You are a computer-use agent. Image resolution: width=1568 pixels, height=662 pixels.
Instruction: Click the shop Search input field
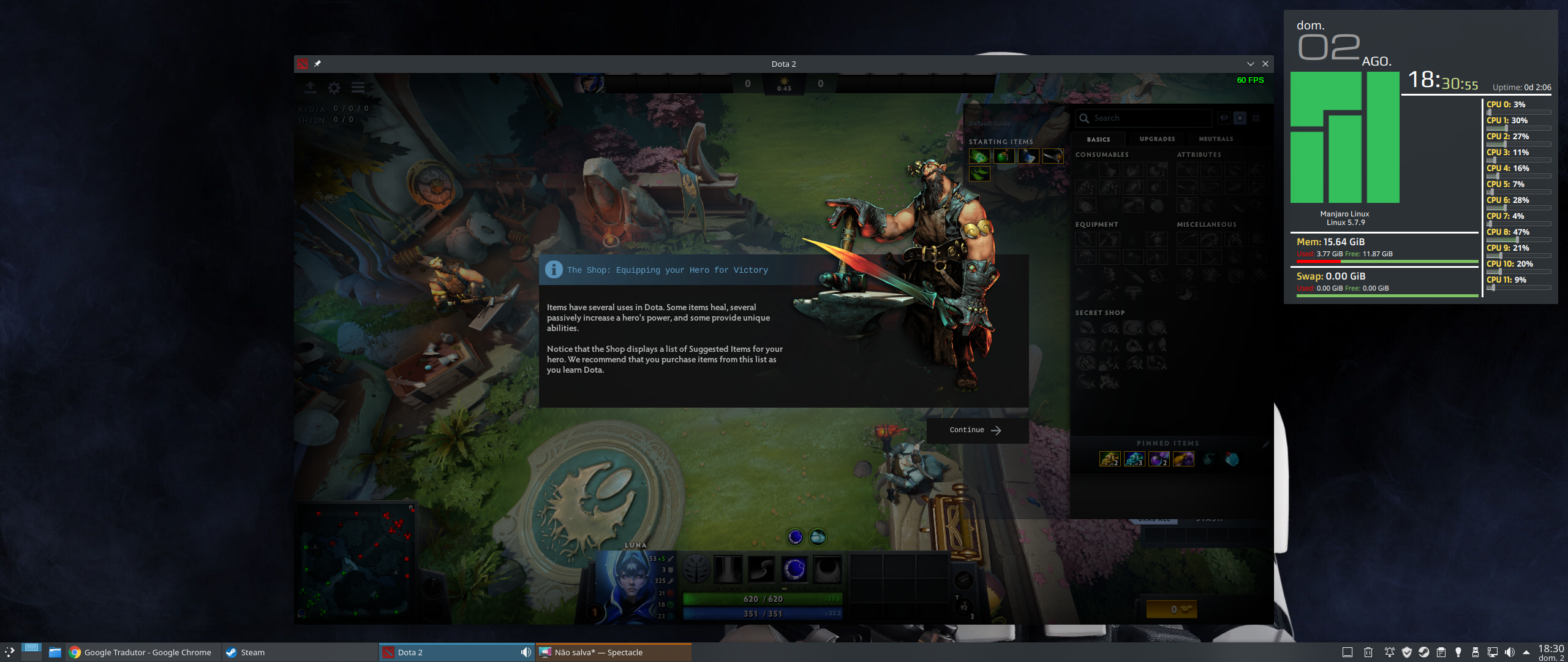point(1139,118)
